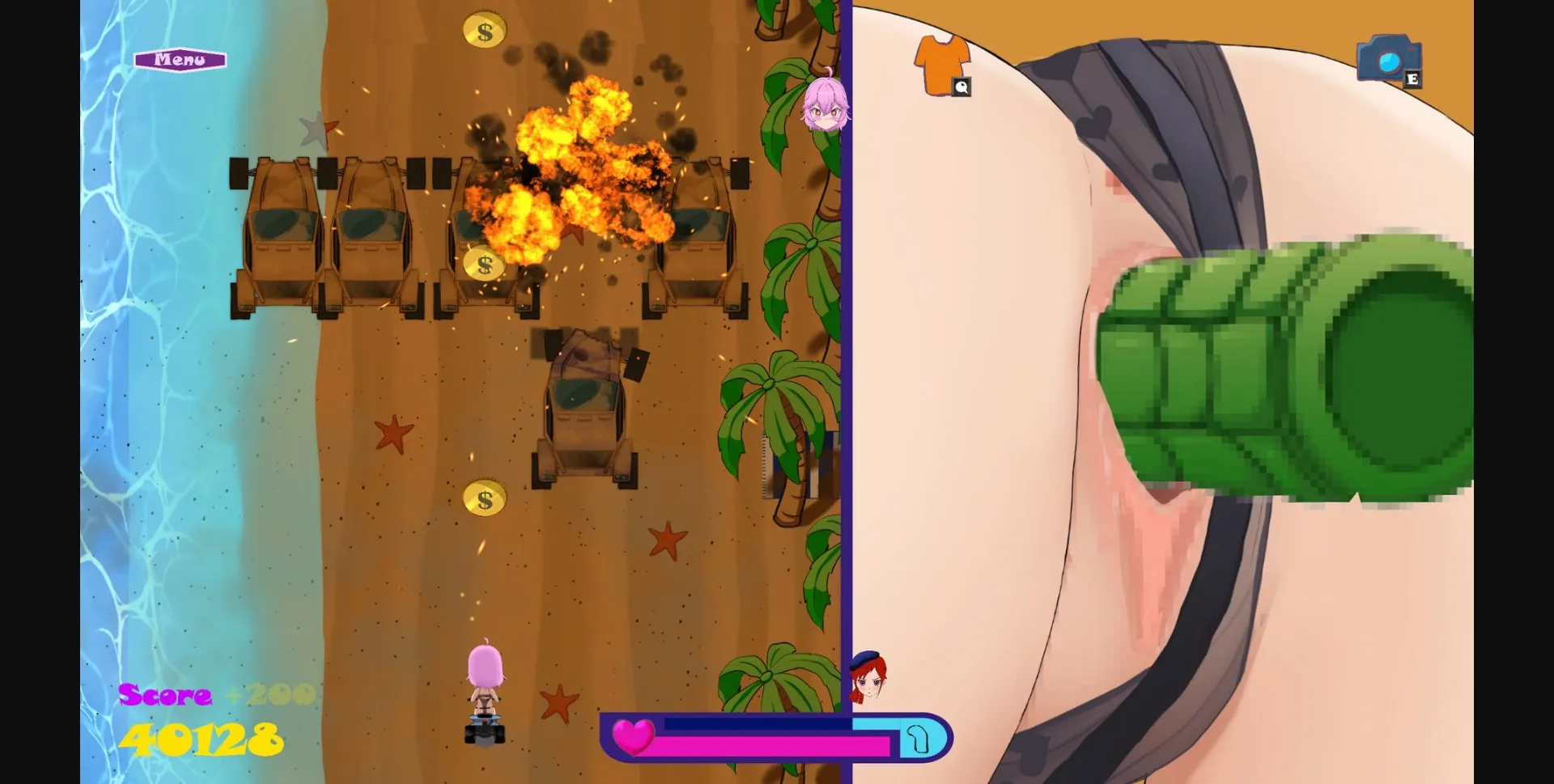The width and height of the screenshot is (1554, 784).
Task: Toggle the magnifier zoom option under the shirt
Action: 962,87
